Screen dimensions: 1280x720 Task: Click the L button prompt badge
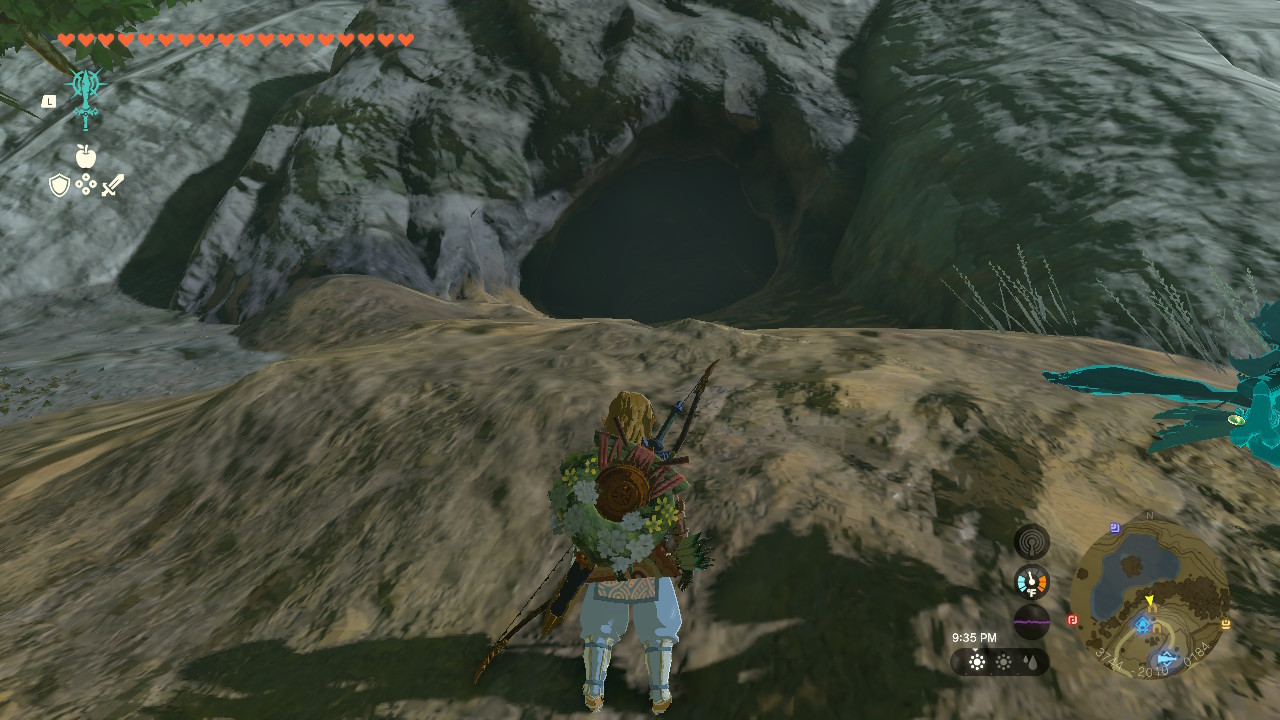tap(47, 100)
